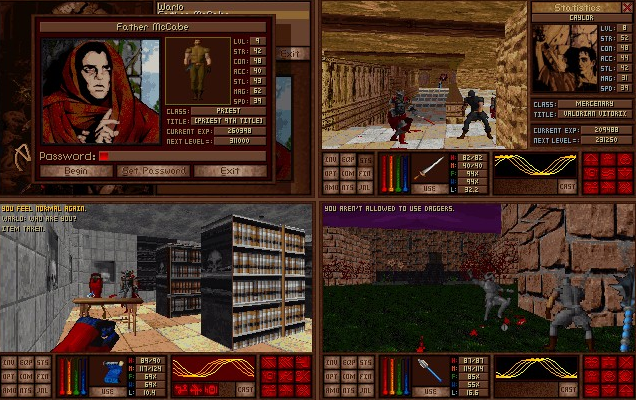Focus the Password input field

181,156
